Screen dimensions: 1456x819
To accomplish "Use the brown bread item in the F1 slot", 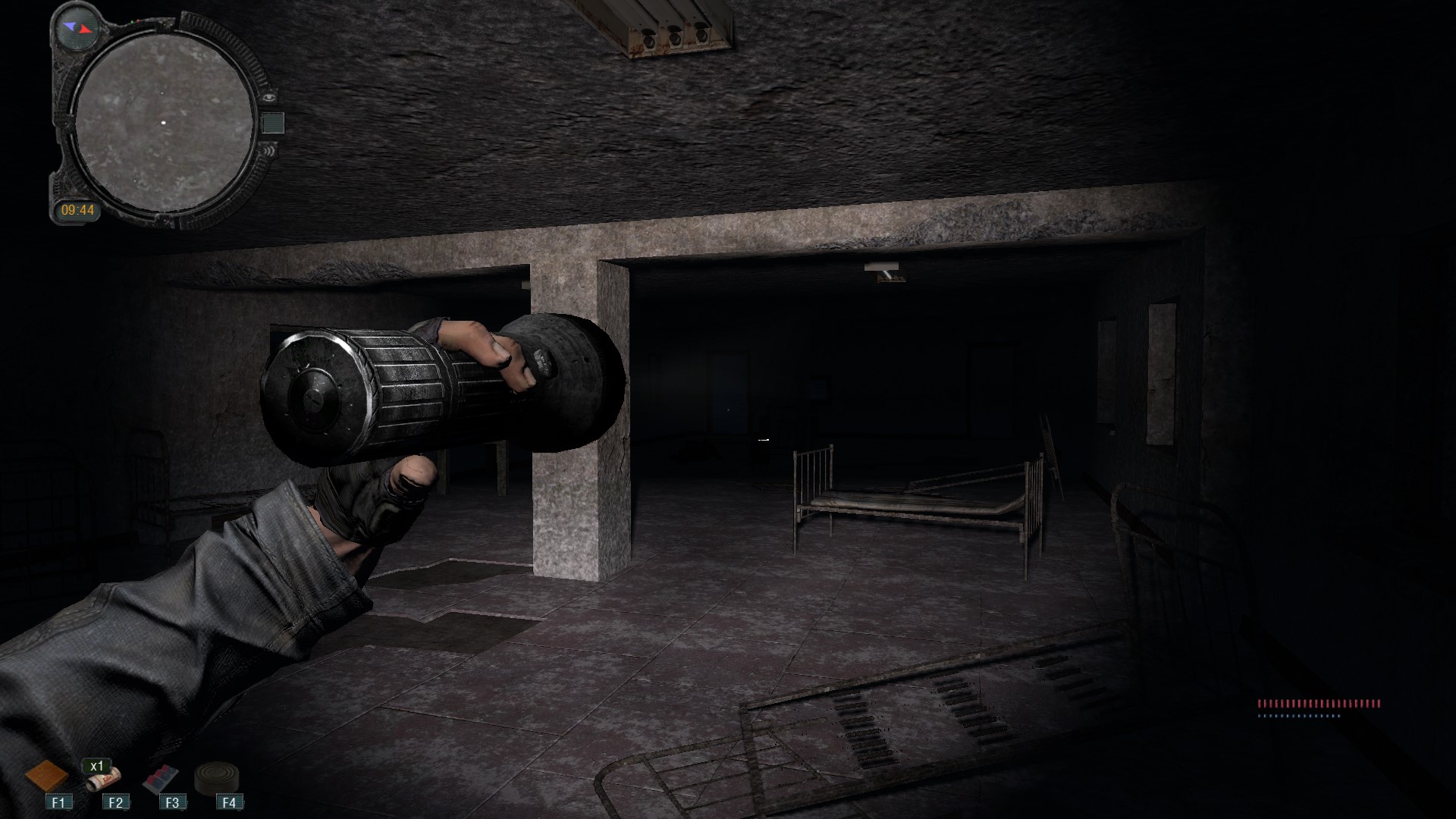I will click(47, 777).
